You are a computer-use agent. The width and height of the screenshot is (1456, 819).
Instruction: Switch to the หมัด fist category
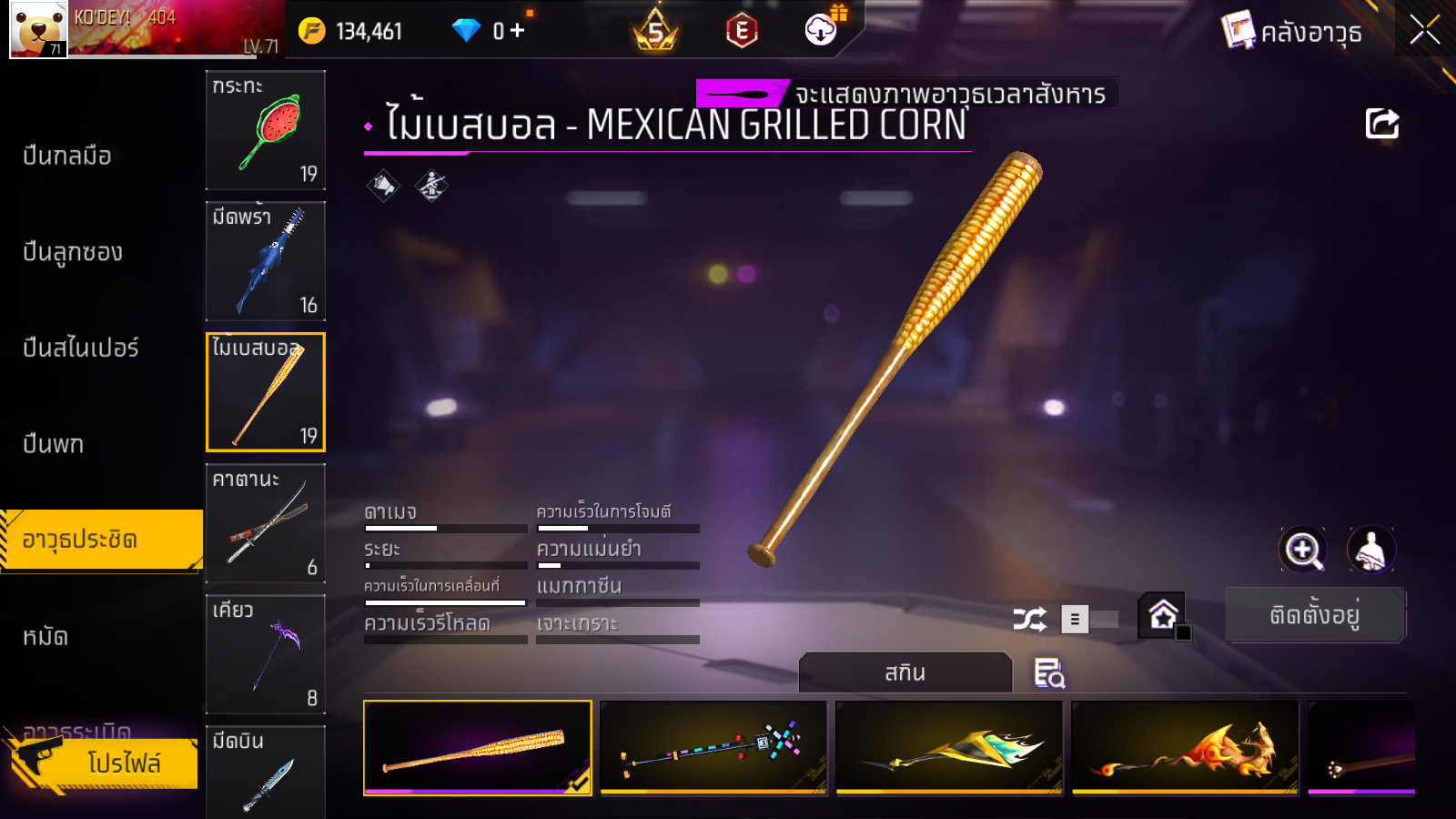click(x=45, y=636)
